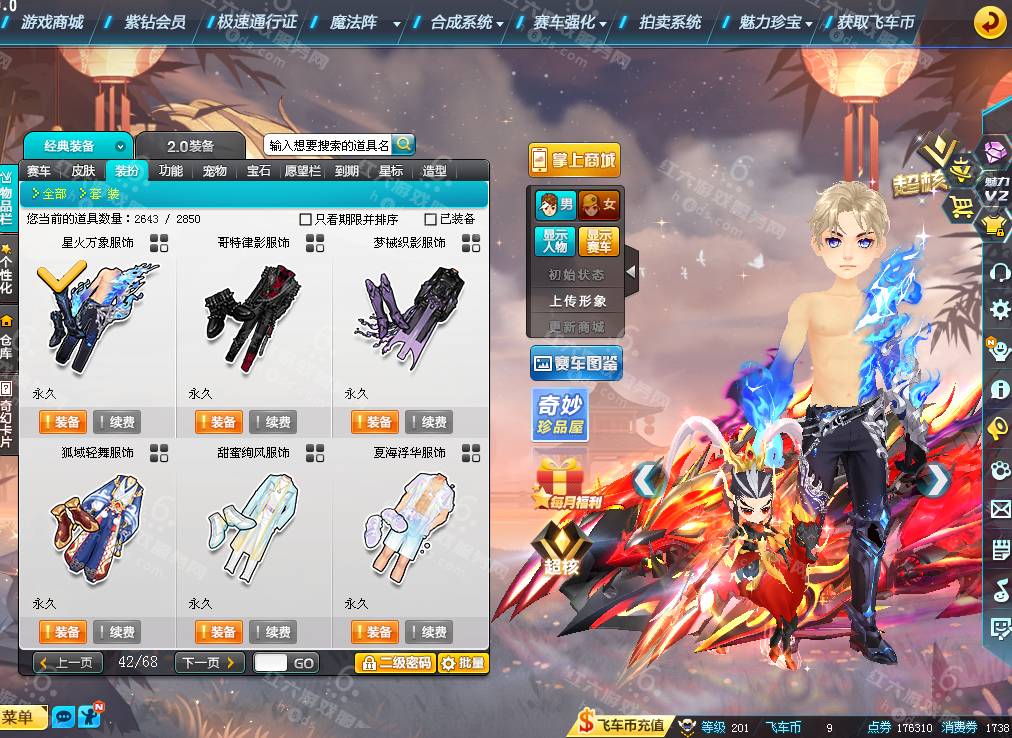Renew the 夏海浮华服饰 outfit with 续费

tap(429, 632)
